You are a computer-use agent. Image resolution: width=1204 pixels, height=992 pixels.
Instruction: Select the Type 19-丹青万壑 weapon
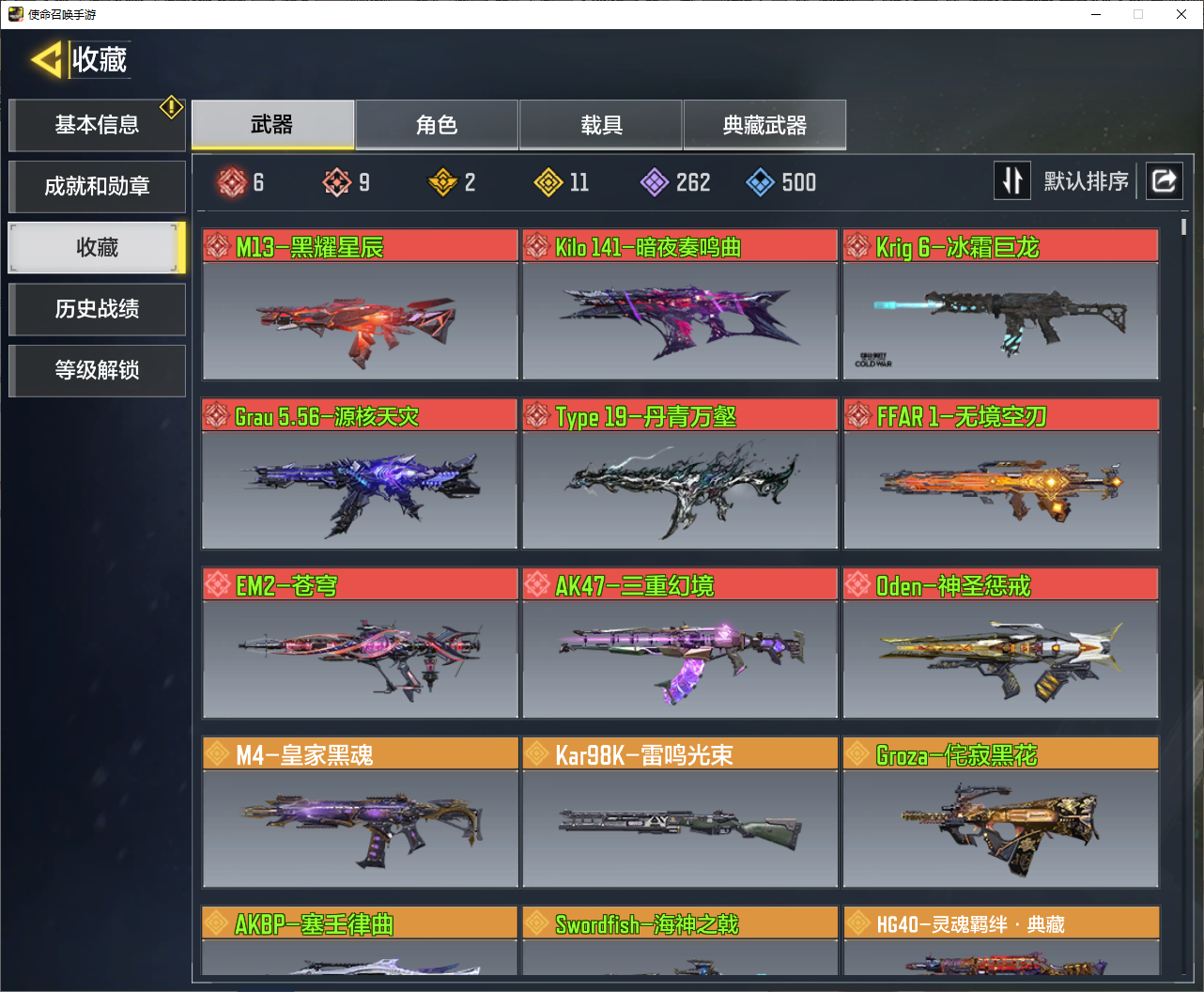coord(680,474)
